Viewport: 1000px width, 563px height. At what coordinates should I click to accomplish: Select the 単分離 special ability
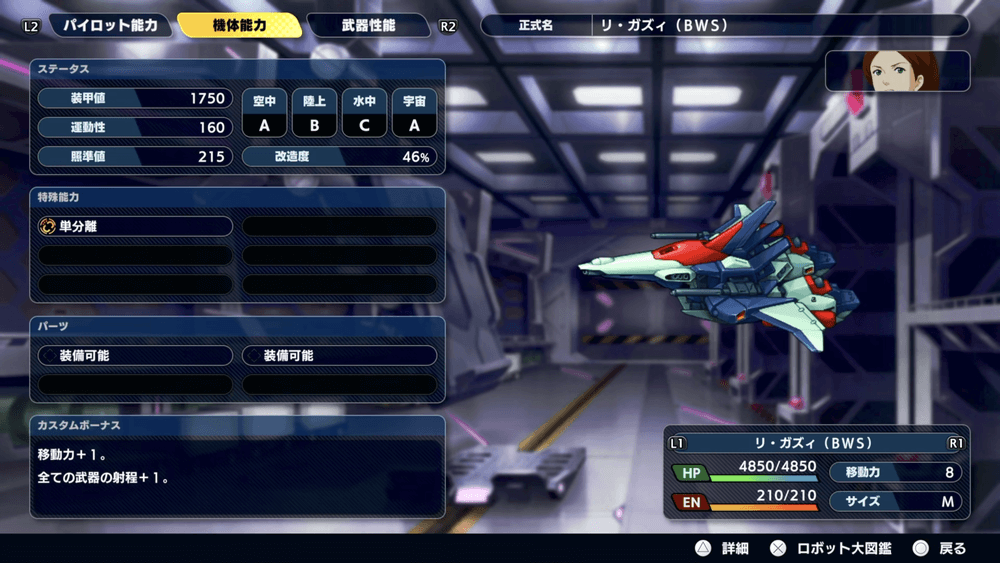click(135, 227)
